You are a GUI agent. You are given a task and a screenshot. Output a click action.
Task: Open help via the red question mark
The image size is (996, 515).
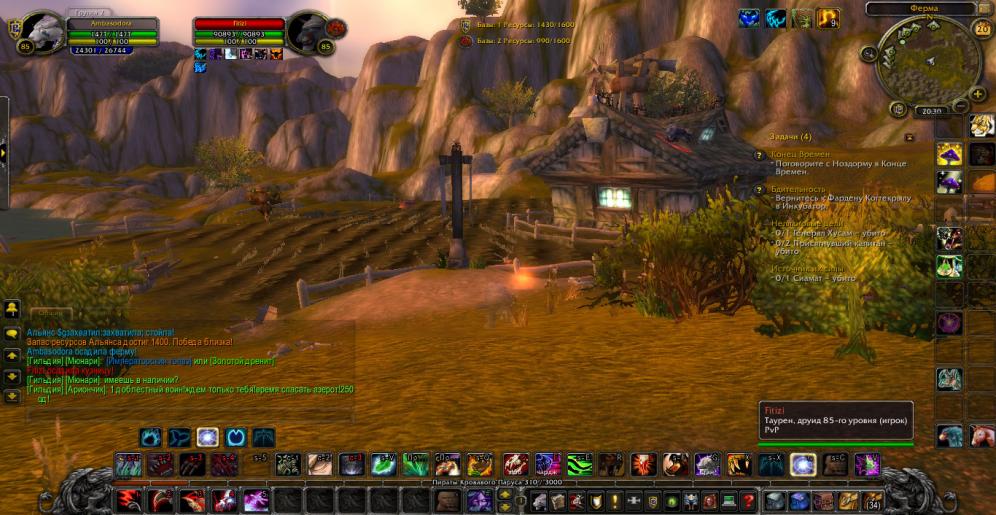[x=747, y=500]
